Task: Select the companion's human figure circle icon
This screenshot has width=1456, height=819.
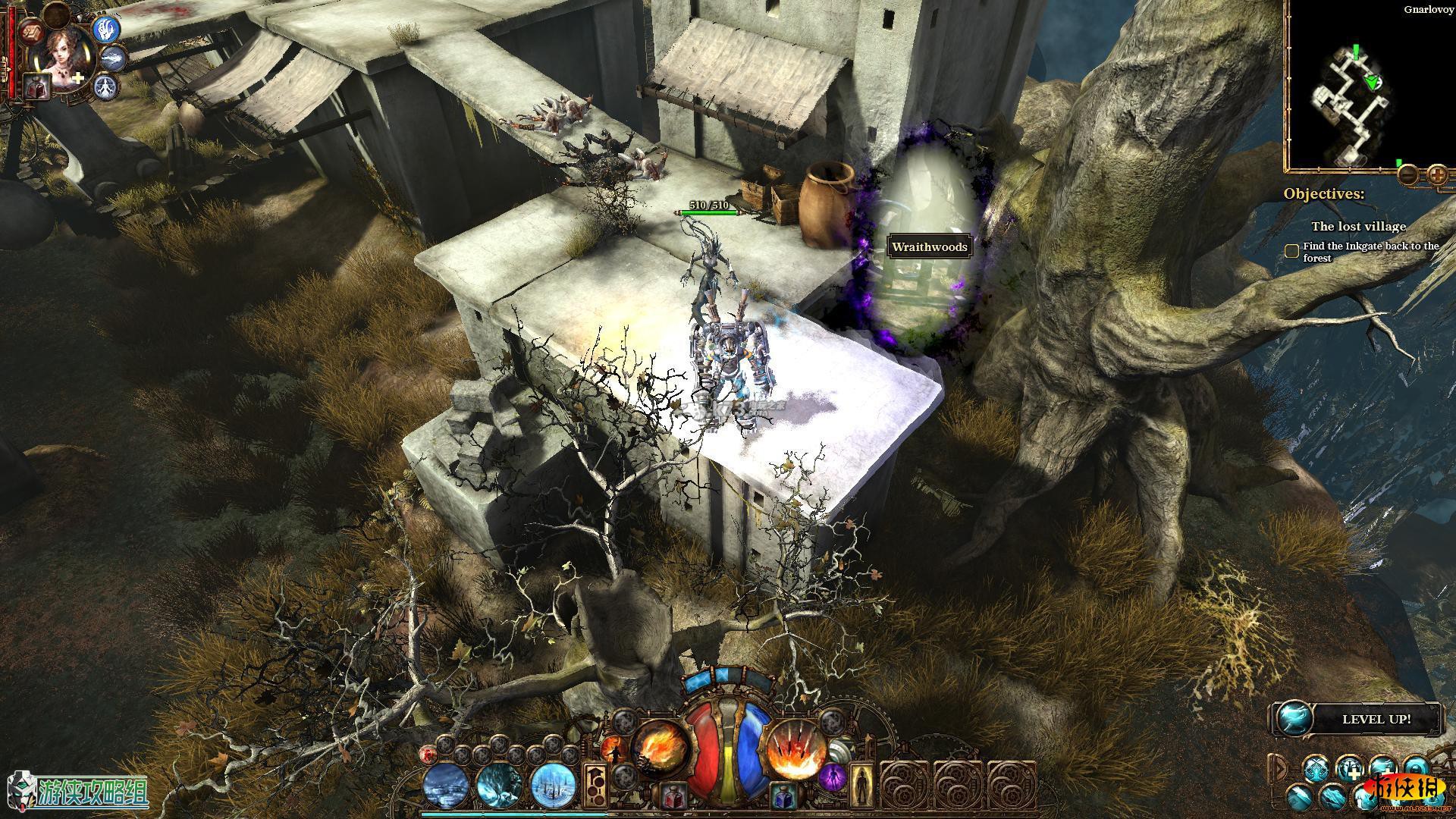Action: pyautogui.click(x=107, y=86)
